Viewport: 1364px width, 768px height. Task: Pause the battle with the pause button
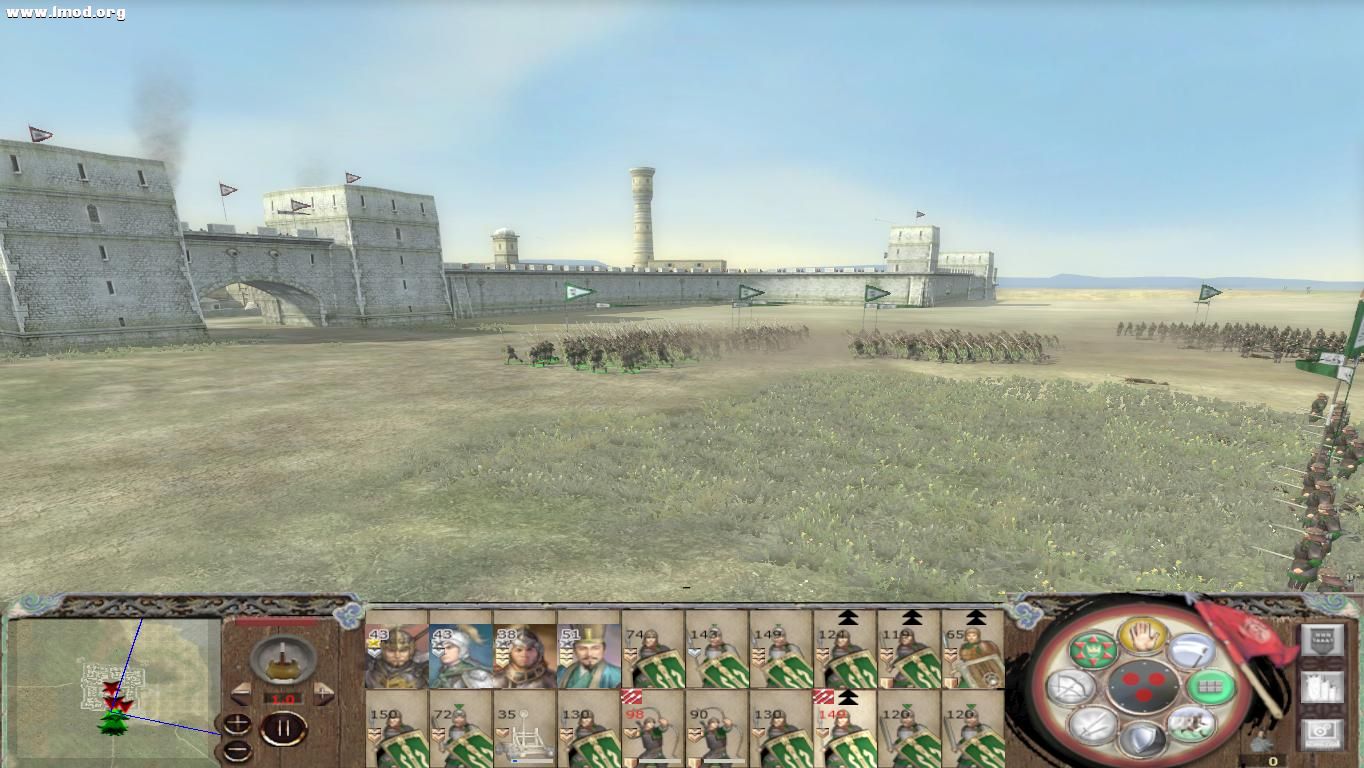(283, 727)
